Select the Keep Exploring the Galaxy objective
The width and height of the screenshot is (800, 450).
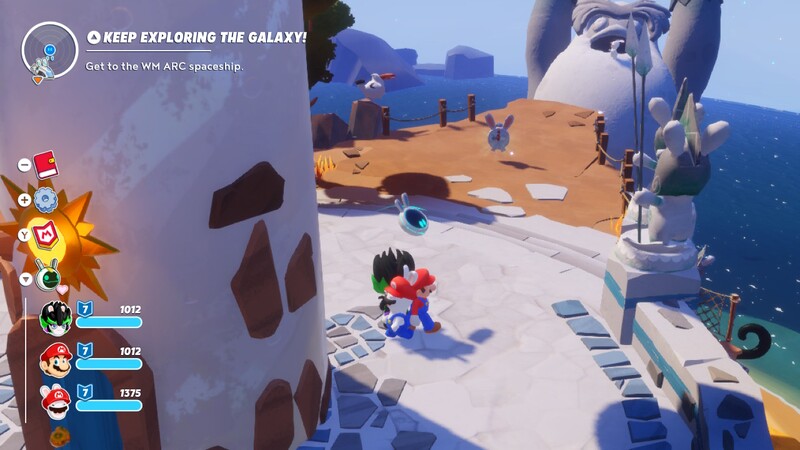[196, 39]
